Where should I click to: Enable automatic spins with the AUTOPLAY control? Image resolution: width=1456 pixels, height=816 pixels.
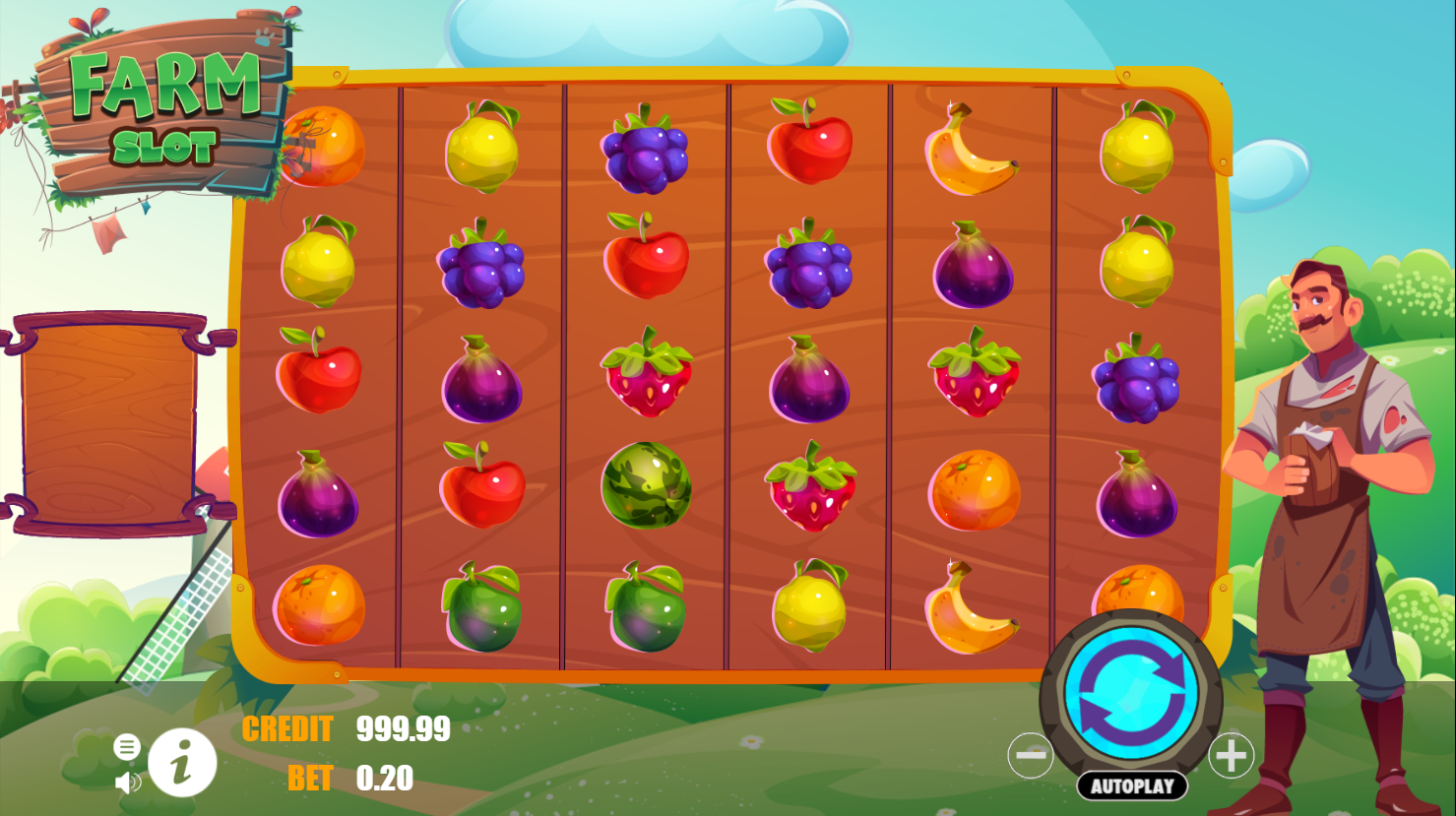point(1130,785)
